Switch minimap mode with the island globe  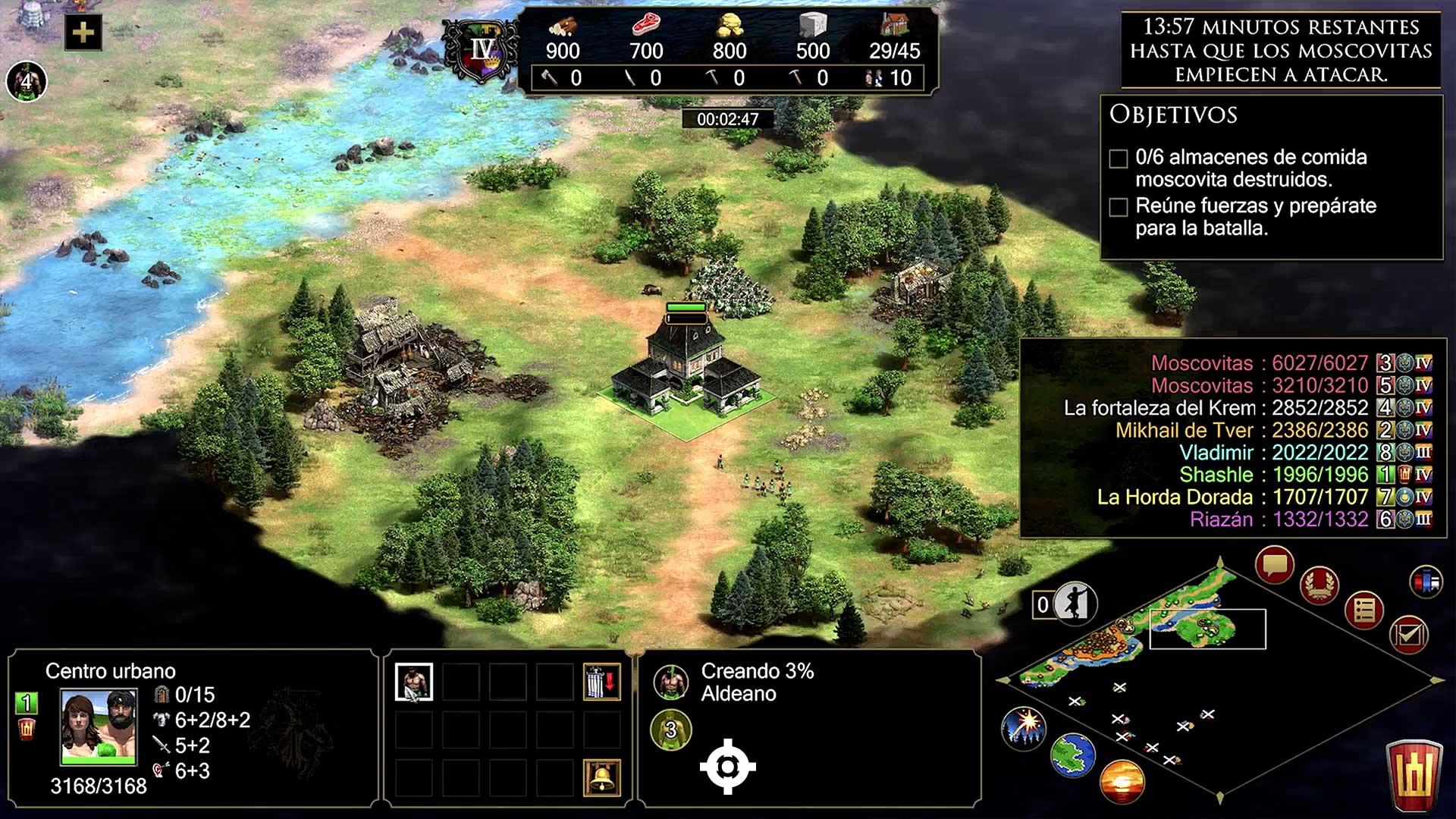[1073, 755]
